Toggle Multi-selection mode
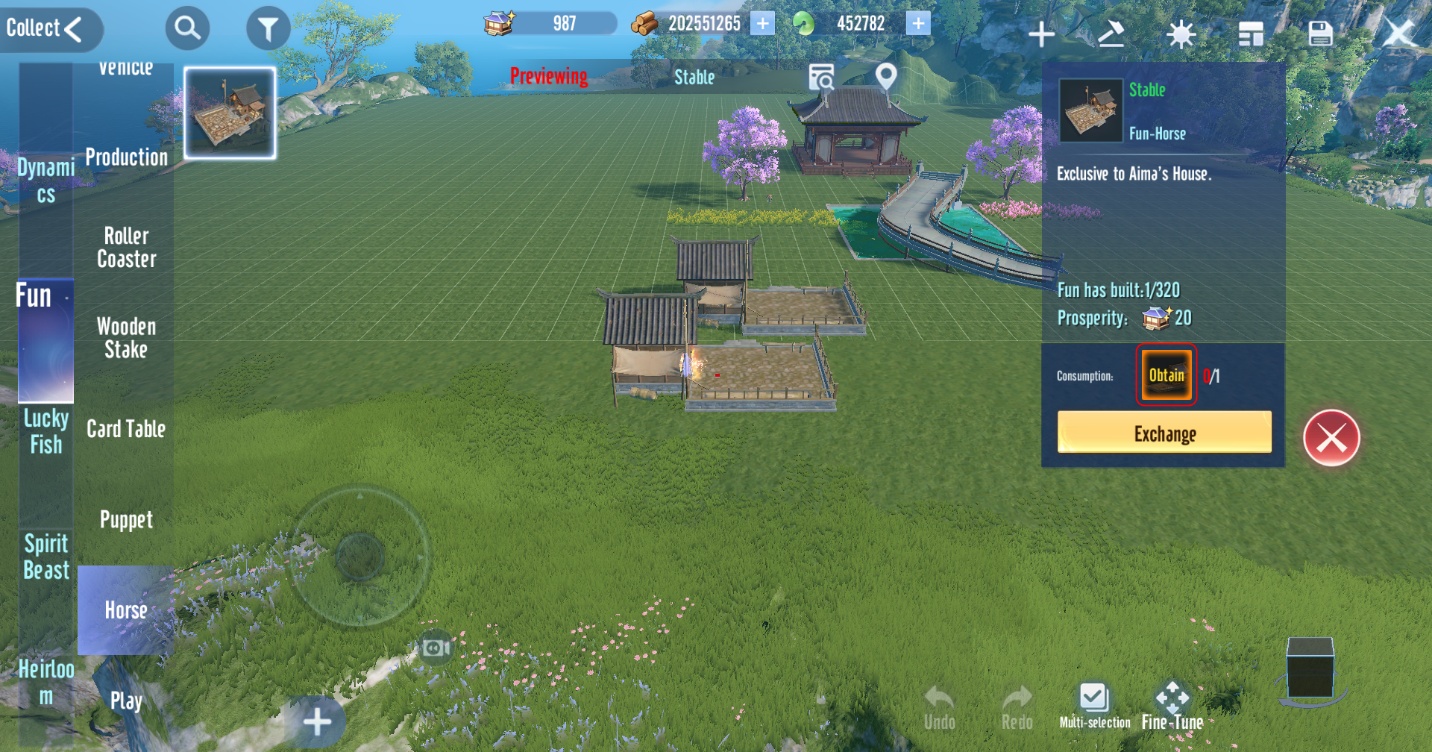The height and width of the screenshot is (752, 1432). (1094, 706)
